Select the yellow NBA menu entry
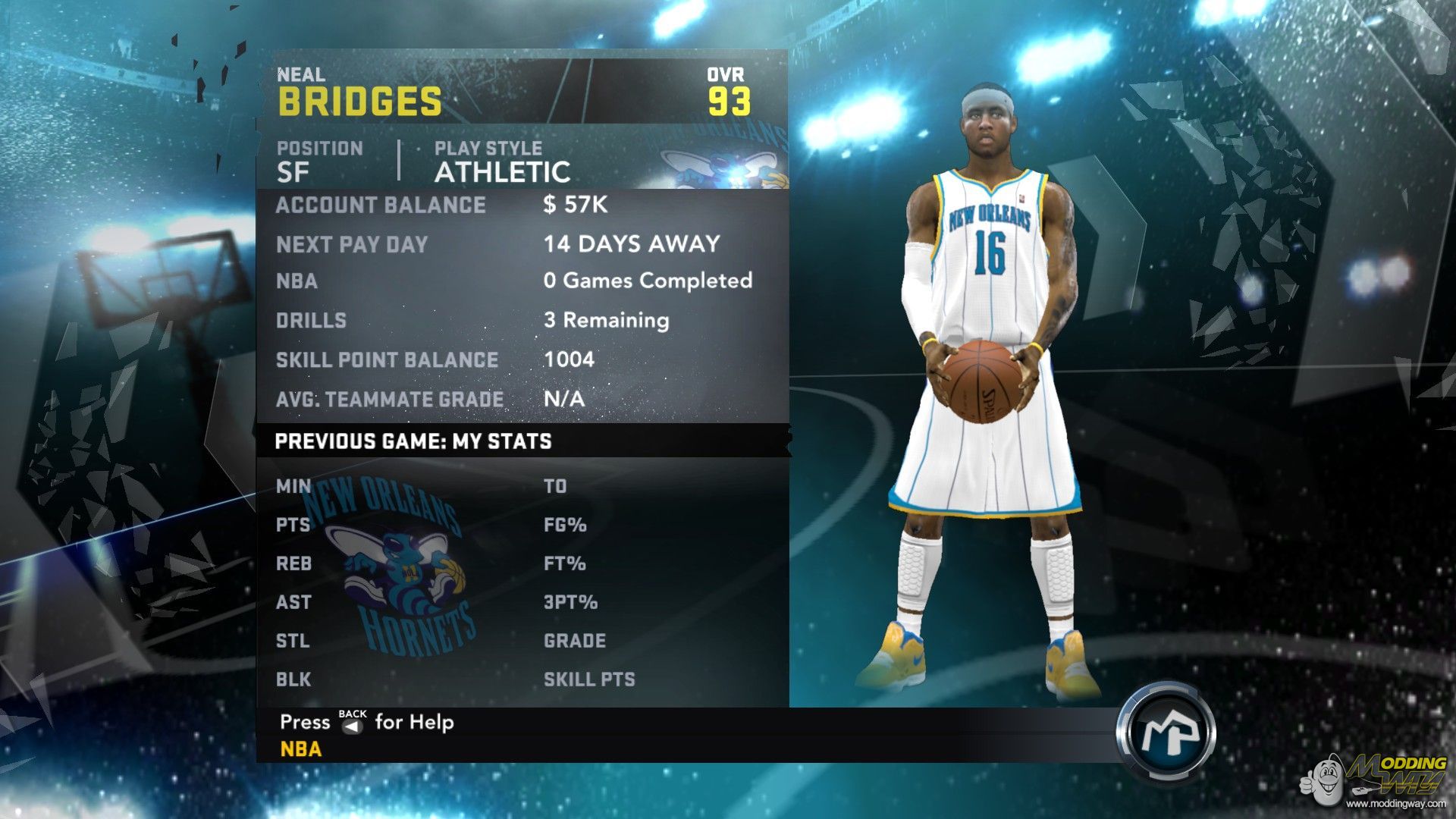The width and height of the screenshot is (1456, 819). point(301,749)
